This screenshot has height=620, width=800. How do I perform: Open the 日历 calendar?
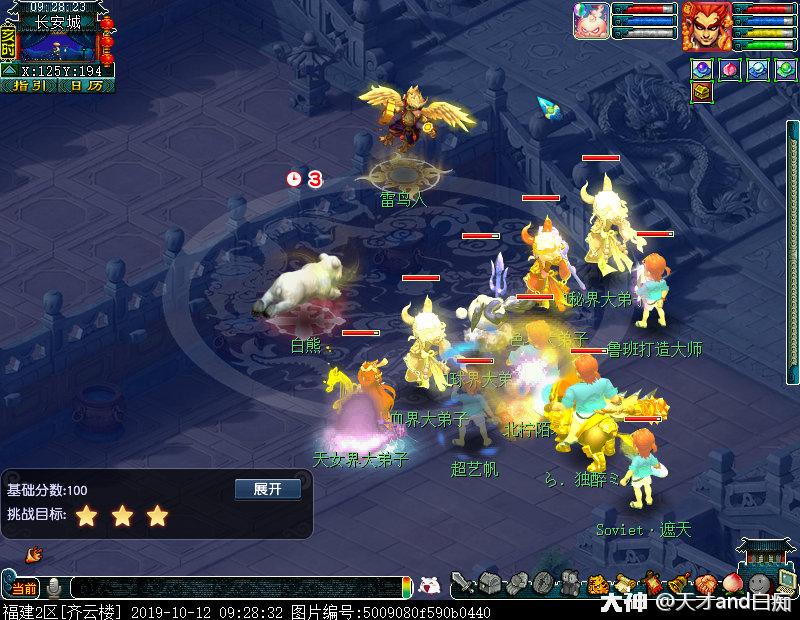[x=85, y=86]
